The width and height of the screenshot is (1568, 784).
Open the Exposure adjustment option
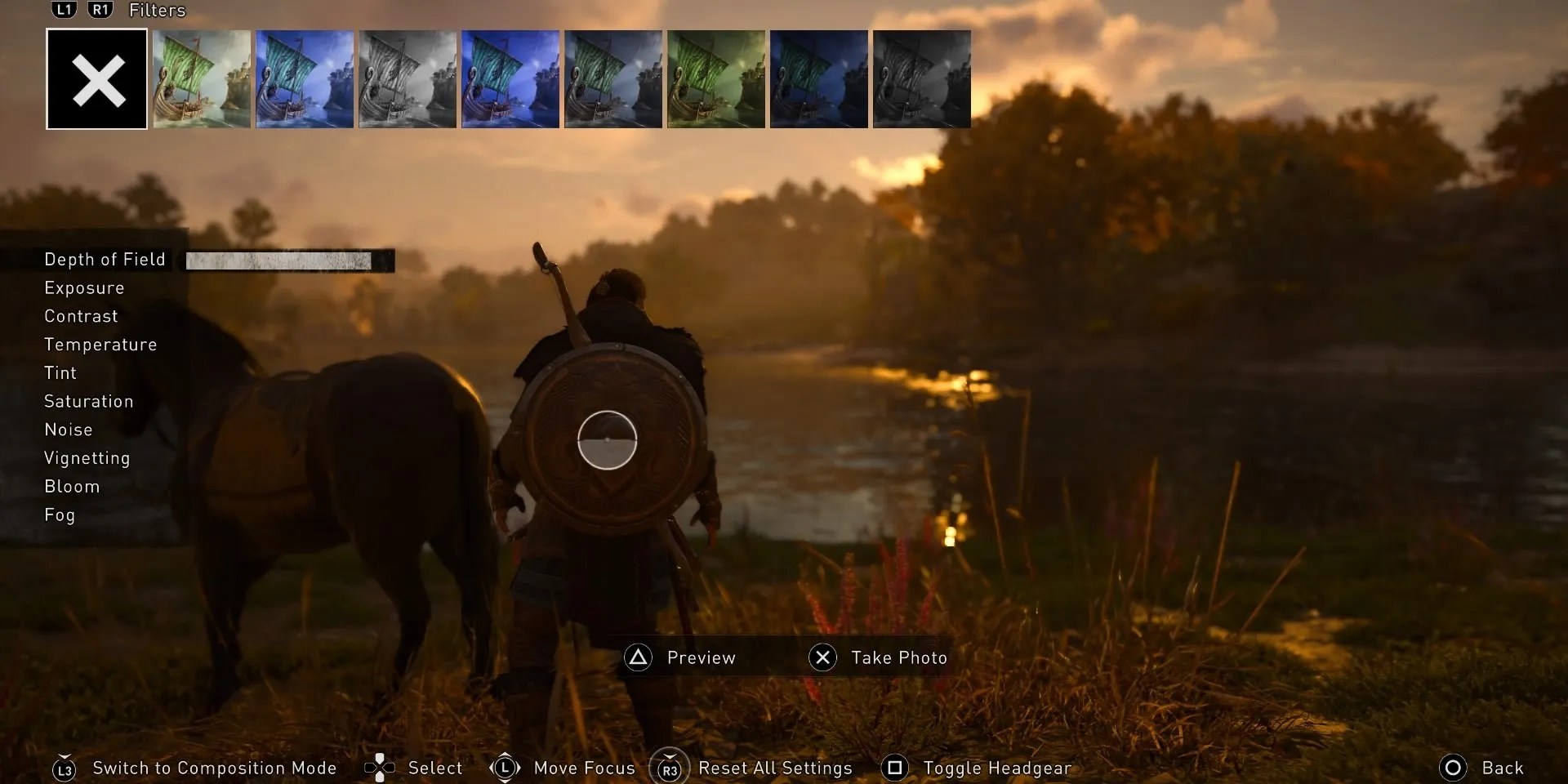84,287
